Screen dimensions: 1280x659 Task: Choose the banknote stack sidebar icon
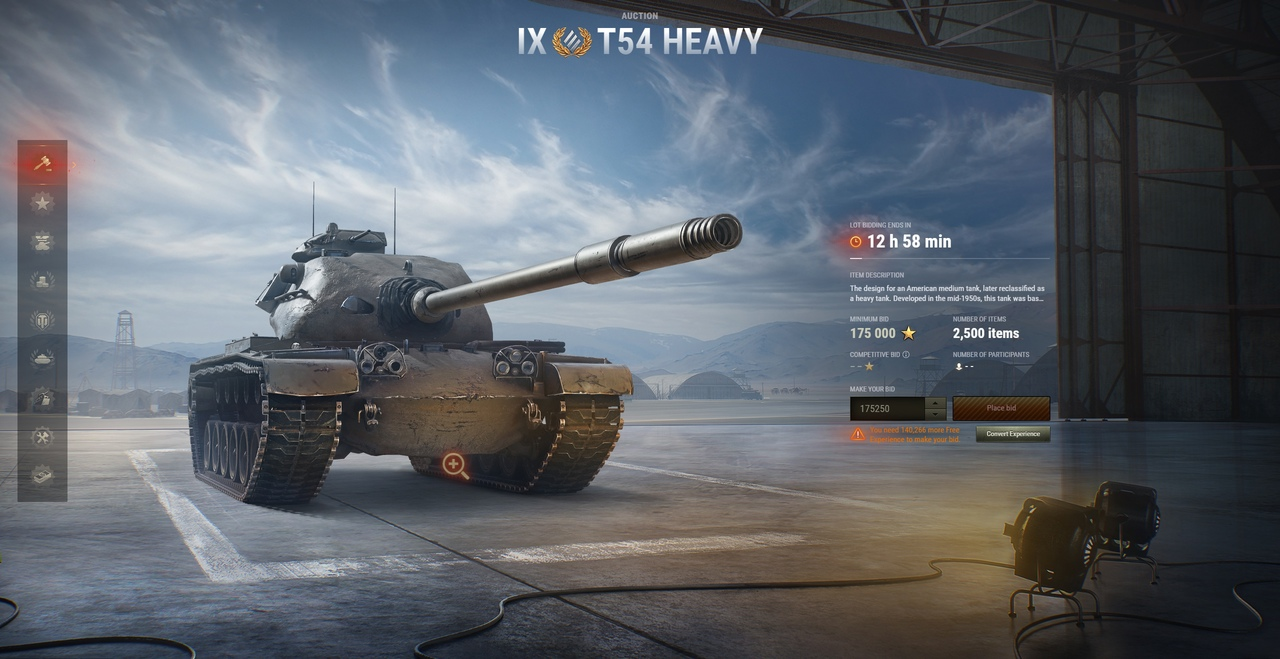[42, 476]
